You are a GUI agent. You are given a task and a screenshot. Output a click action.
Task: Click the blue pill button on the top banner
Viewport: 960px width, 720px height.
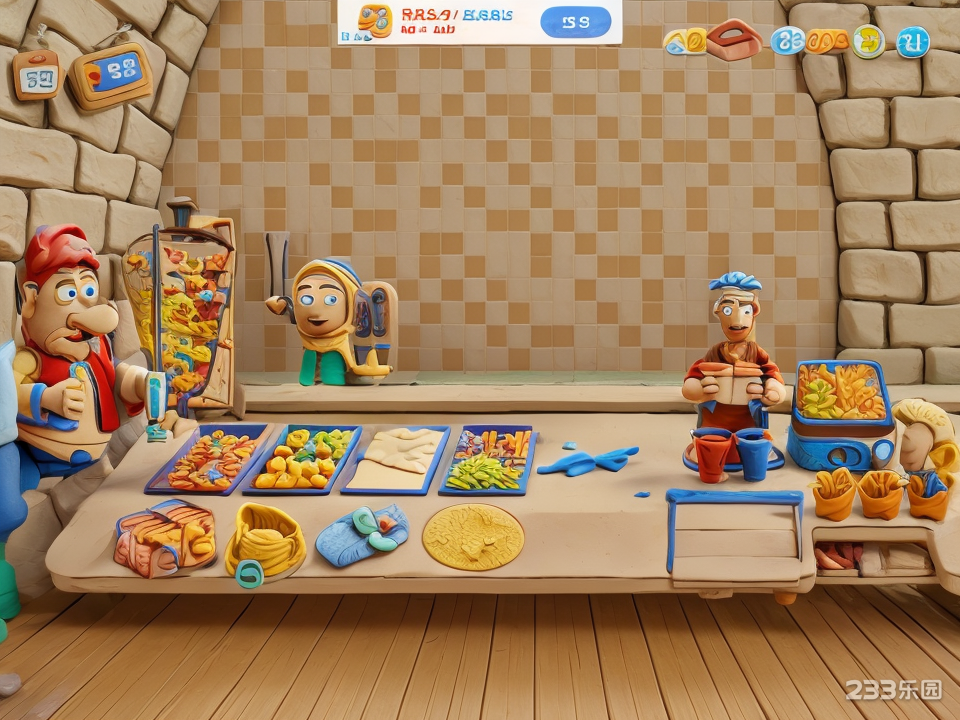click(x=575, y=21)
